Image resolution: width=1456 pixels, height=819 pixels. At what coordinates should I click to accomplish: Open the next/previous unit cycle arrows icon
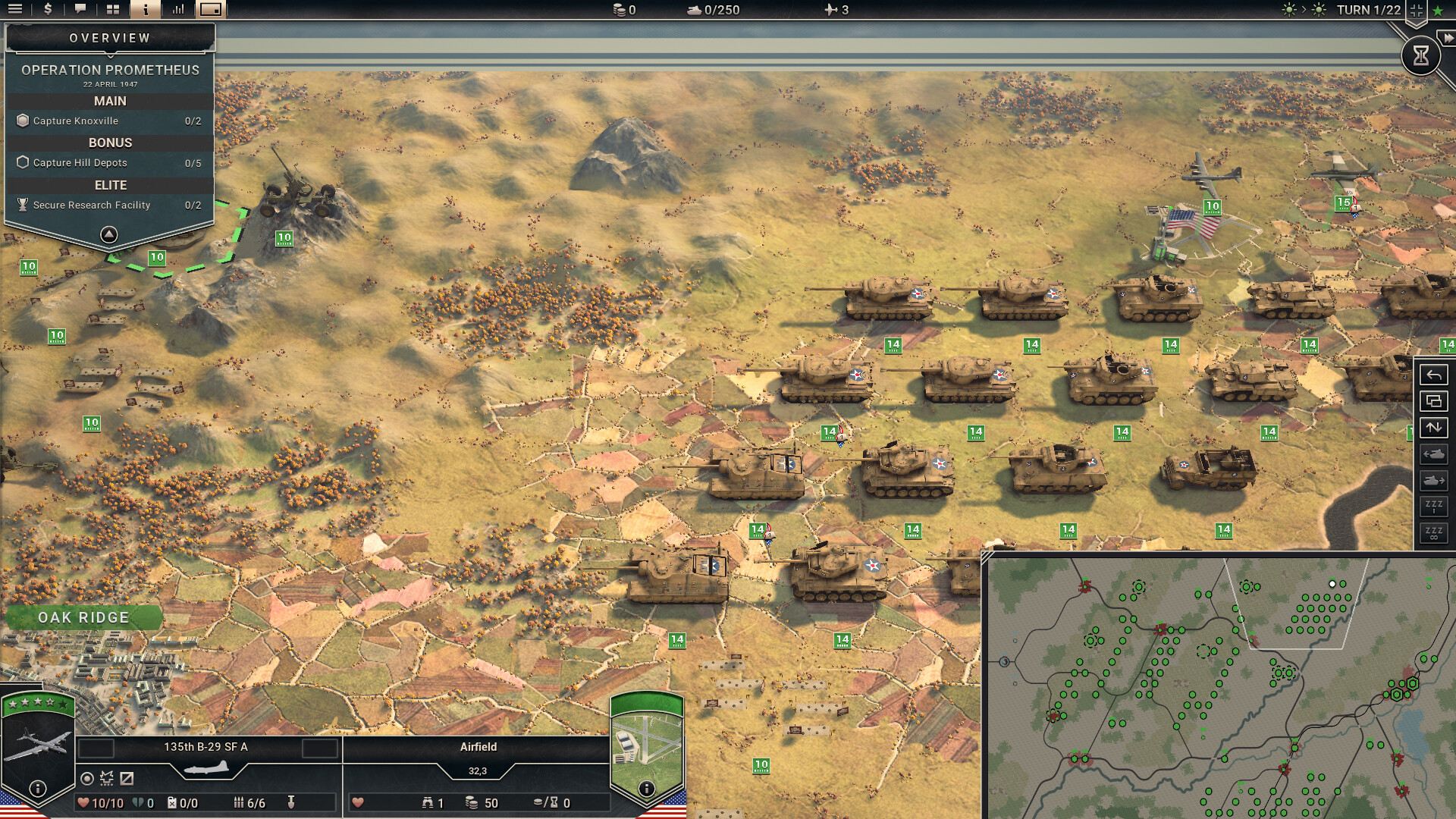pyautogui.click(x=1434, y=427)
